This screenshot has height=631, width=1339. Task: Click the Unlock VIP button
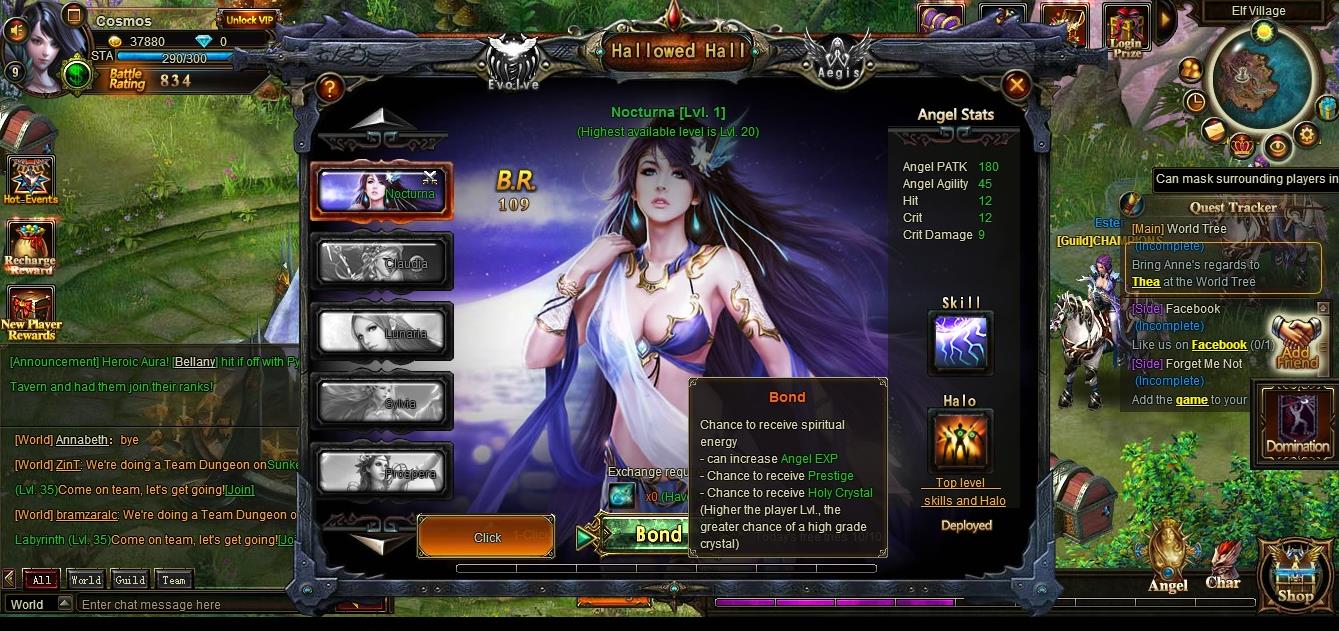click(247, 19)
